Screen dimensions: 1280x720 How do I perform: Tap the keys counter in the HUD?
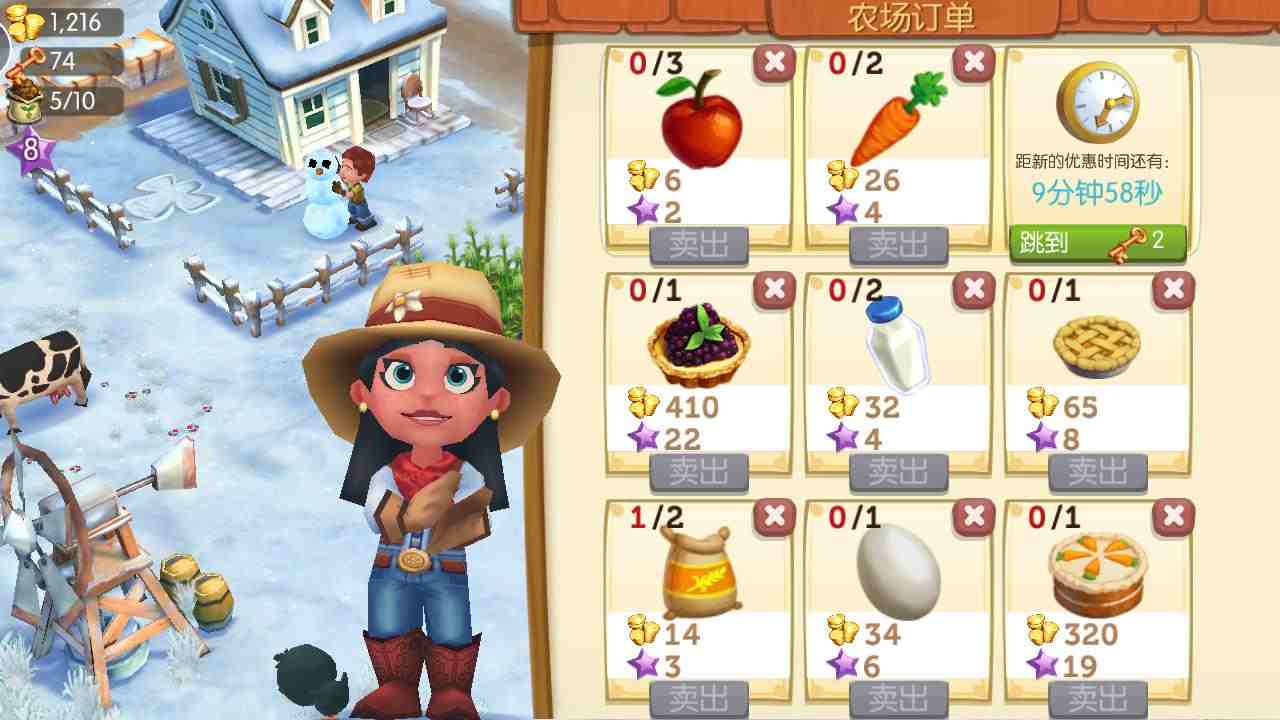click(64, 60)
